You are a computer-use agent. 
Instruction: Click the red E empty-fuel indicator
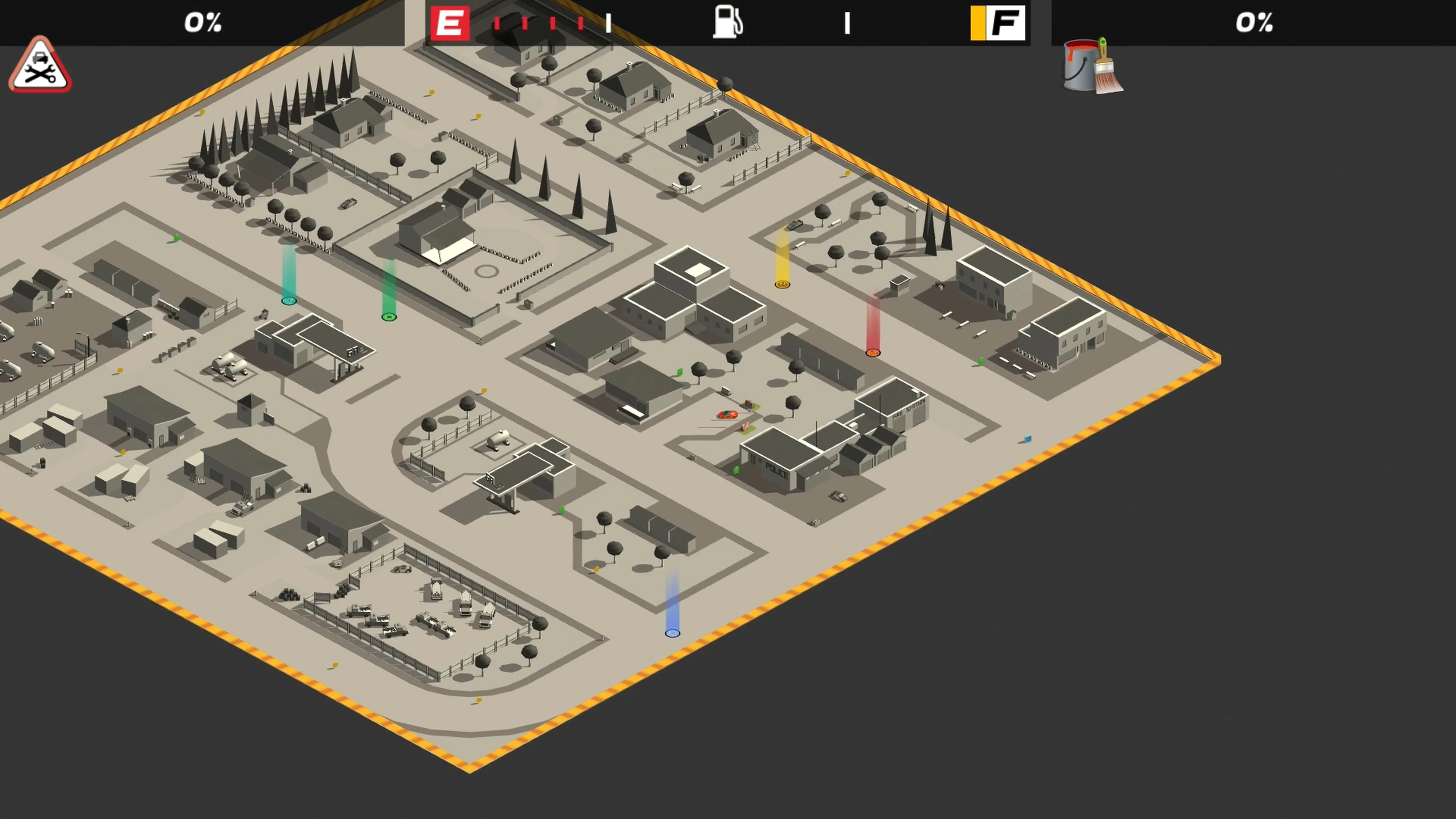(x=450, y=23)
